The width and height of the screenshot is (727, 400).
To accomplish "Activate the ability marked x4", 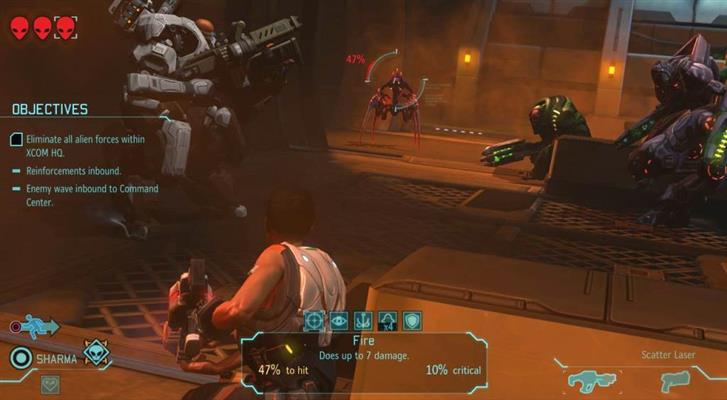I will coord(388,320).
